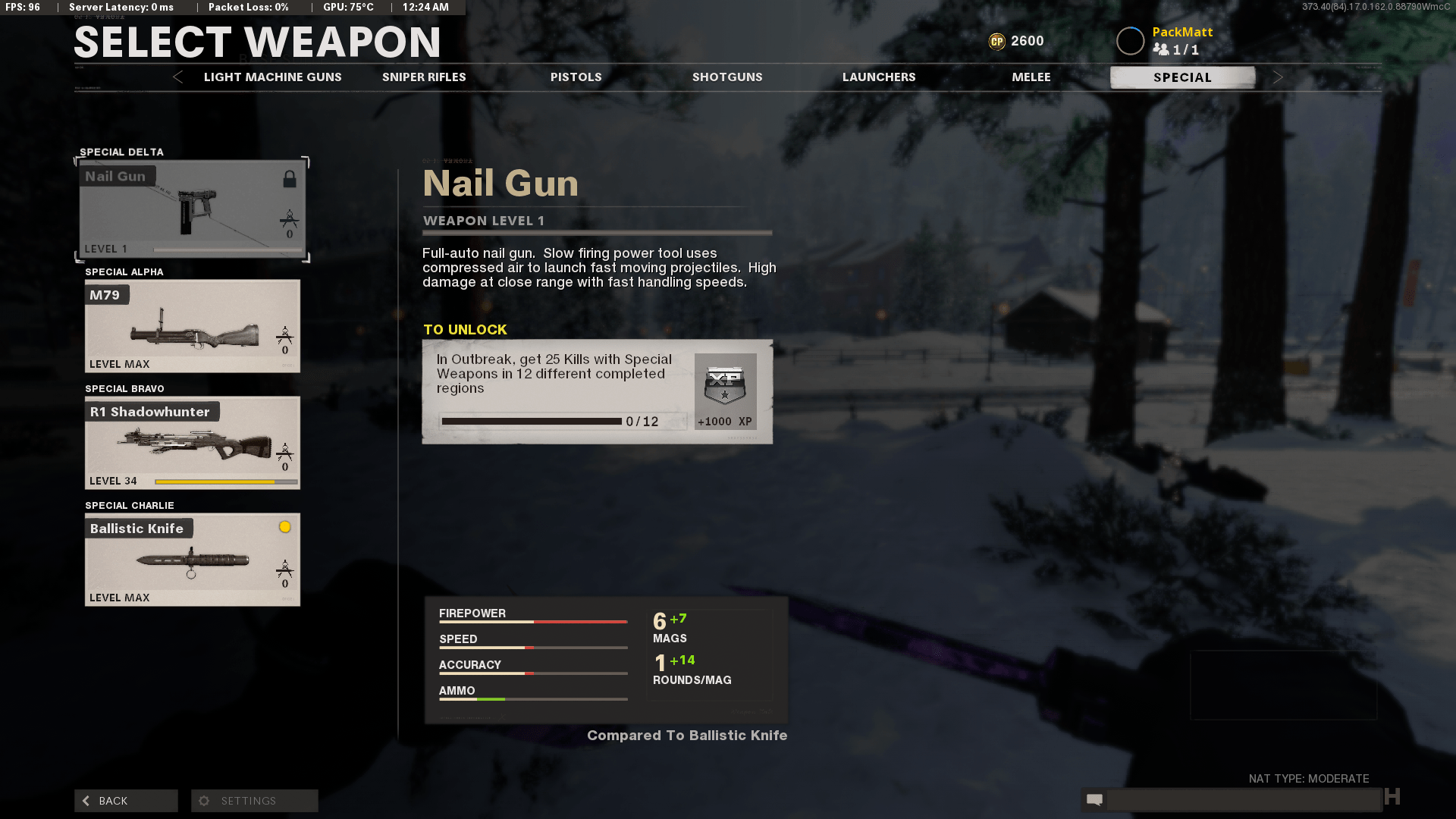Click the chat bubble icon at bottom right

(1094, 799)
